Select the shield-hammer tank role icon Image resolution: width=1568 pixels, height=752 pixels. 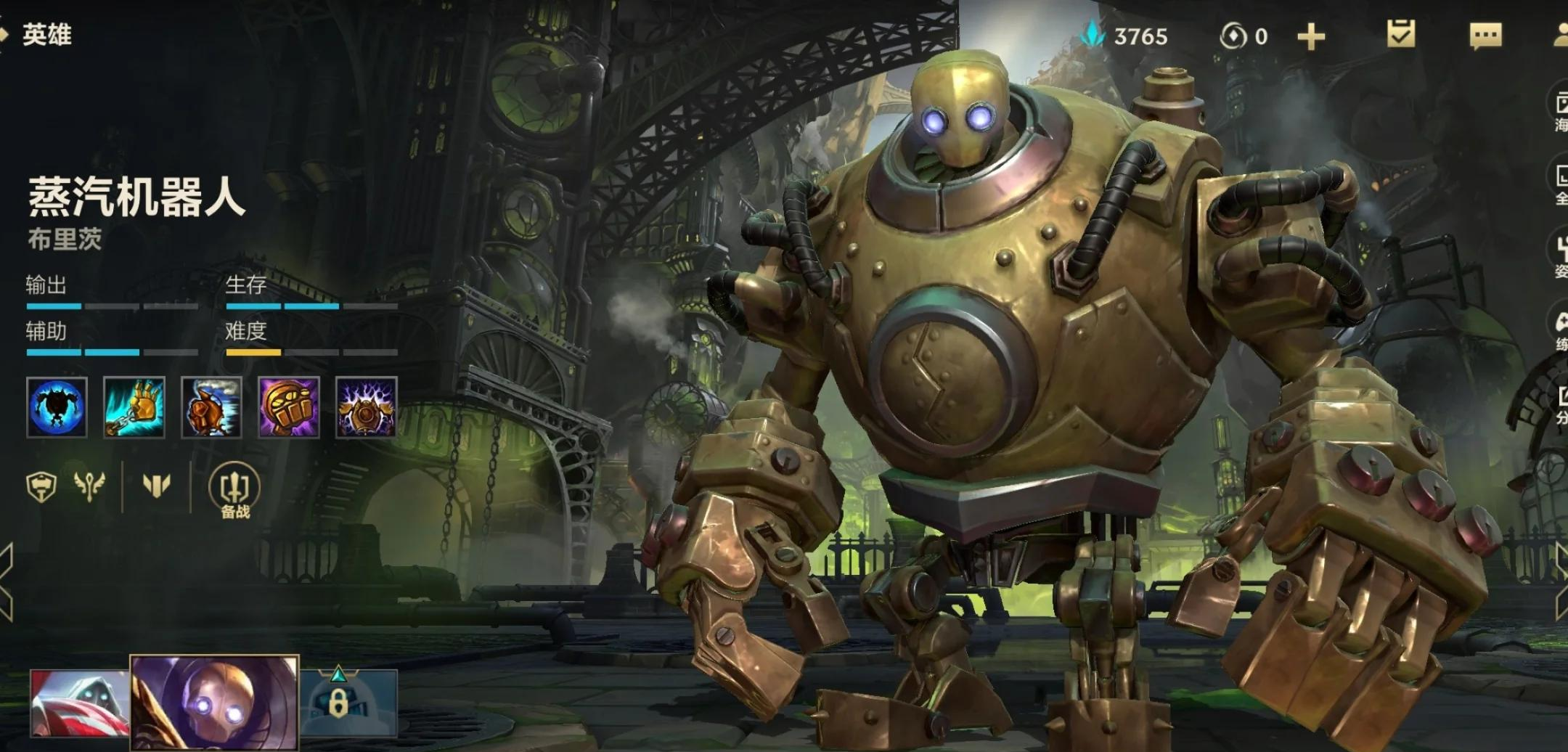[x=41, y=486]
